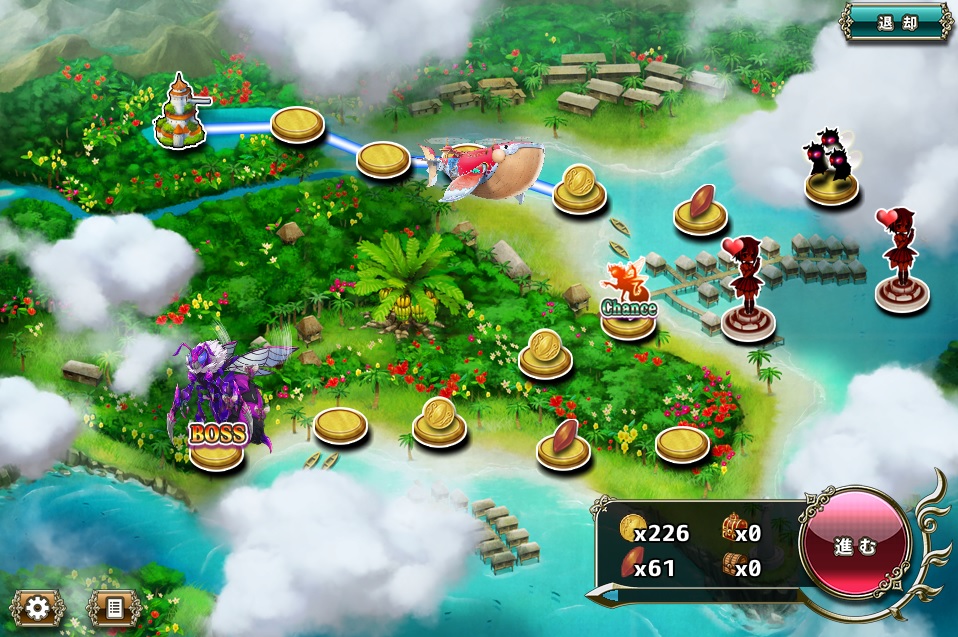Image resolution: width=958 pixels, height=637 pixels.
Task: Advance with the red 進む button
Action: pos(854,546)
